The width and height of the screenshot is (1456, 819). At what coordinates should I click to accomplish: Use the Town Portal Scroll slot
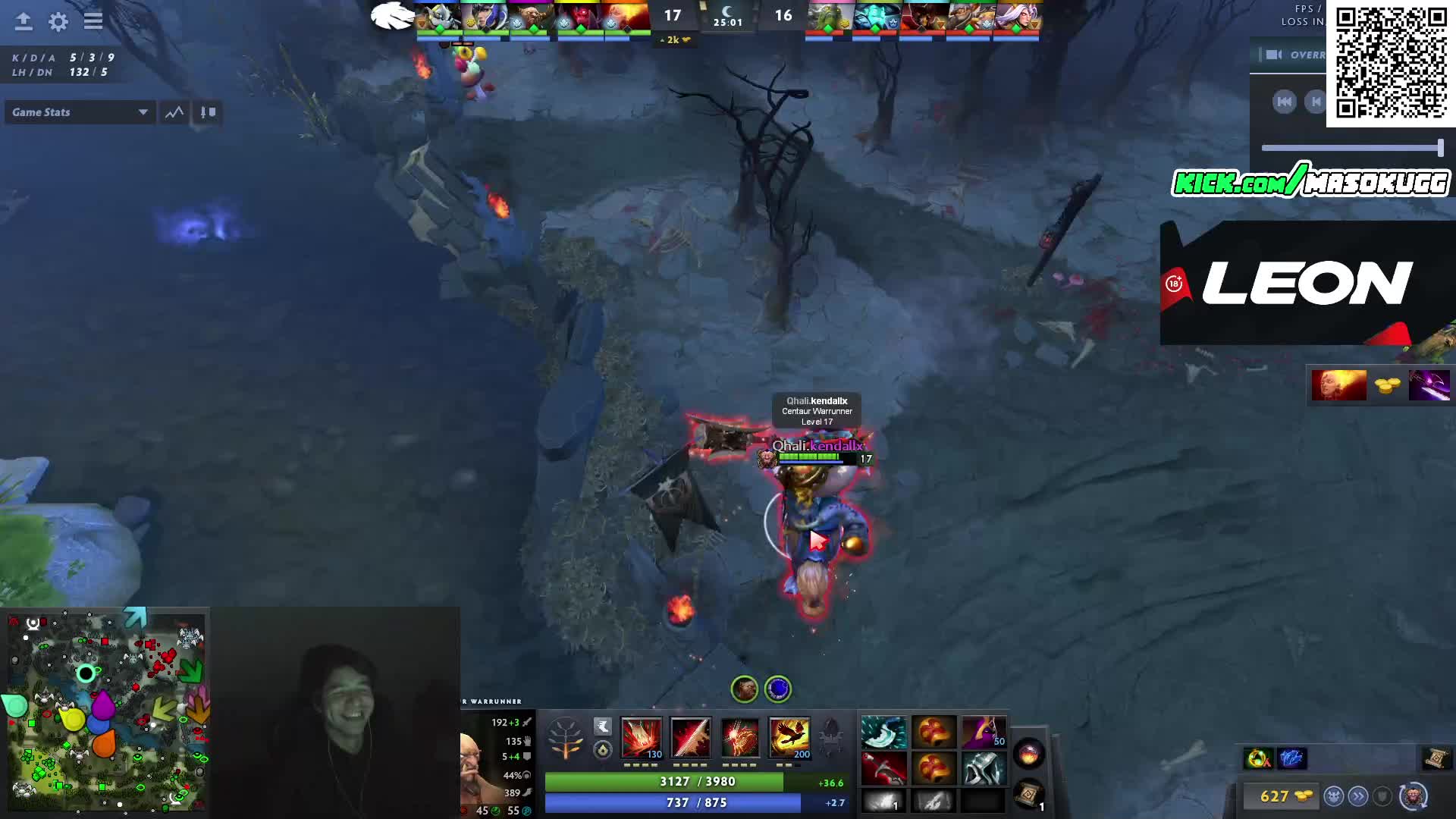tap(1029, 795)
